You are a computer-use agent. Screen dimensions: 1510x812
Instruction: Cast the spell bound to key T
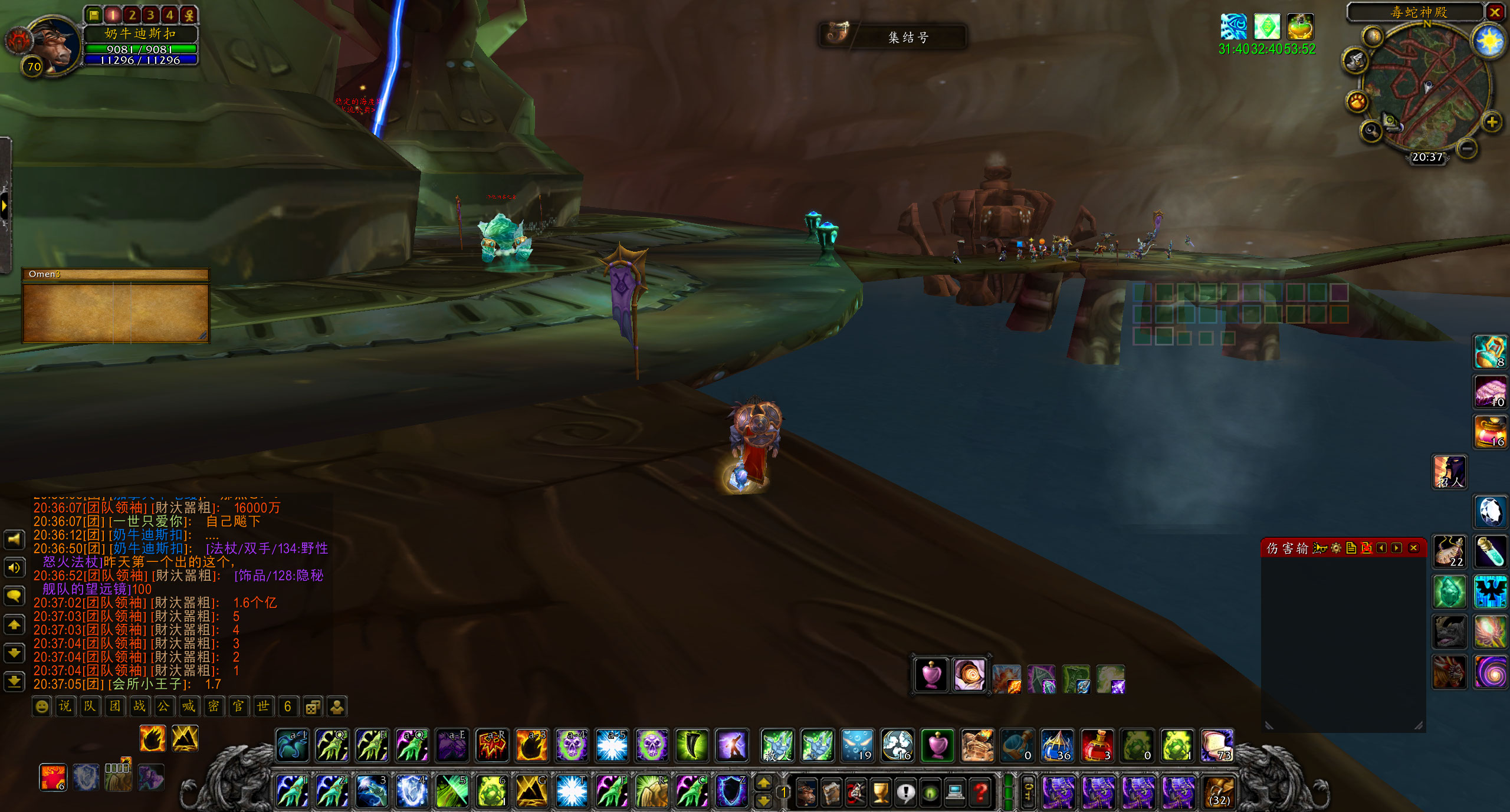(571, 791)
